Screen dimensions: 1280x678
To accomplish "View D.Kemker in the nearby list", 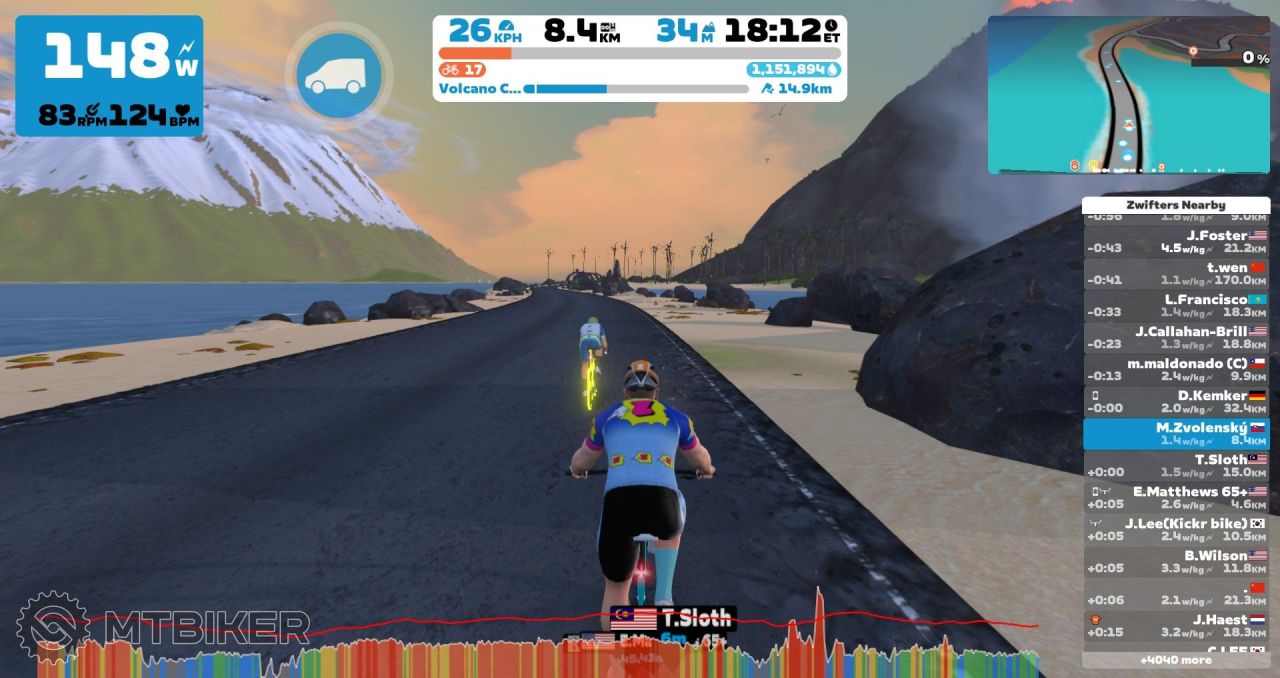I will 1176,402.
